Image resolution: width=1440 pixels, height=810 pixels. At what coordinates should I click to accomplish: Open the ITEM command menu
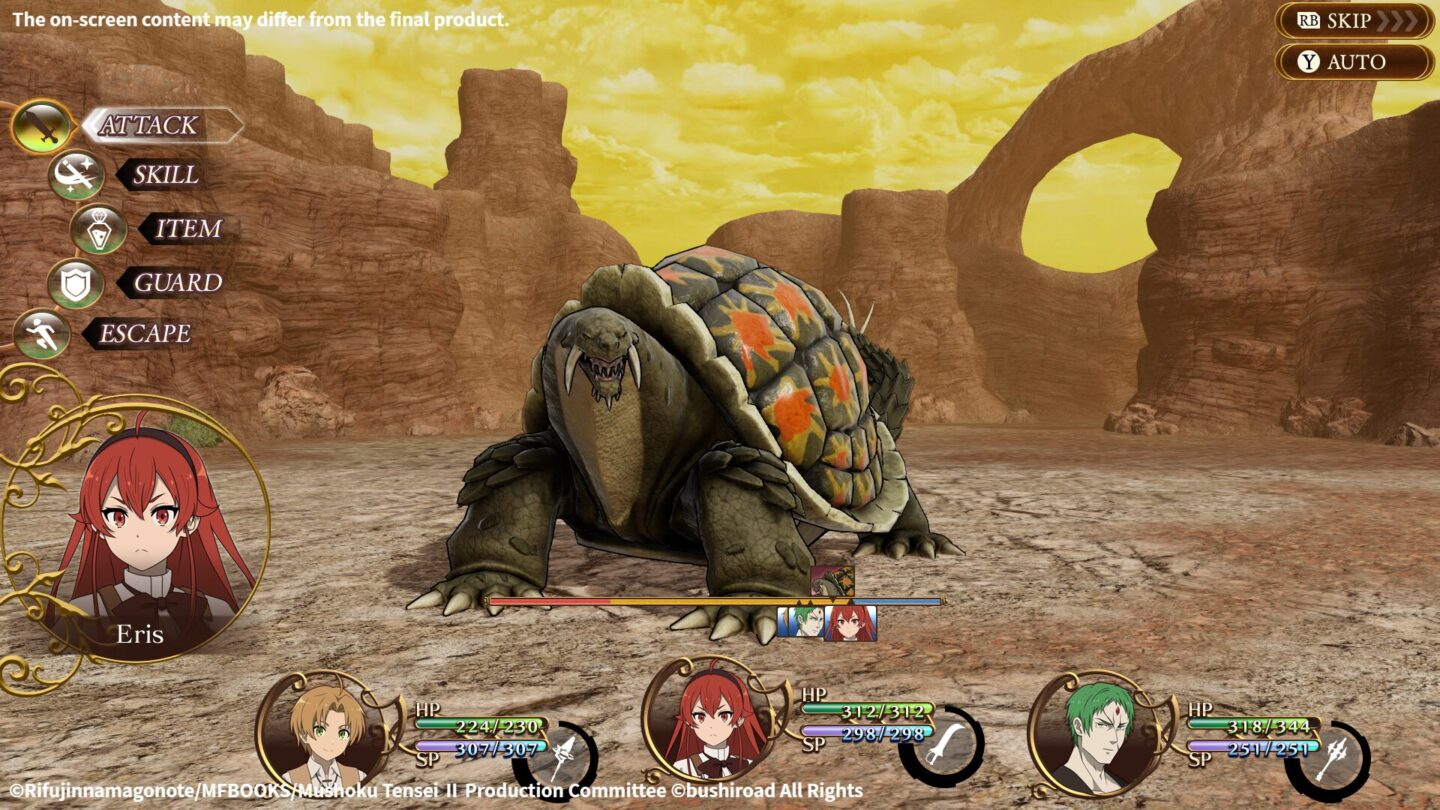187,229
